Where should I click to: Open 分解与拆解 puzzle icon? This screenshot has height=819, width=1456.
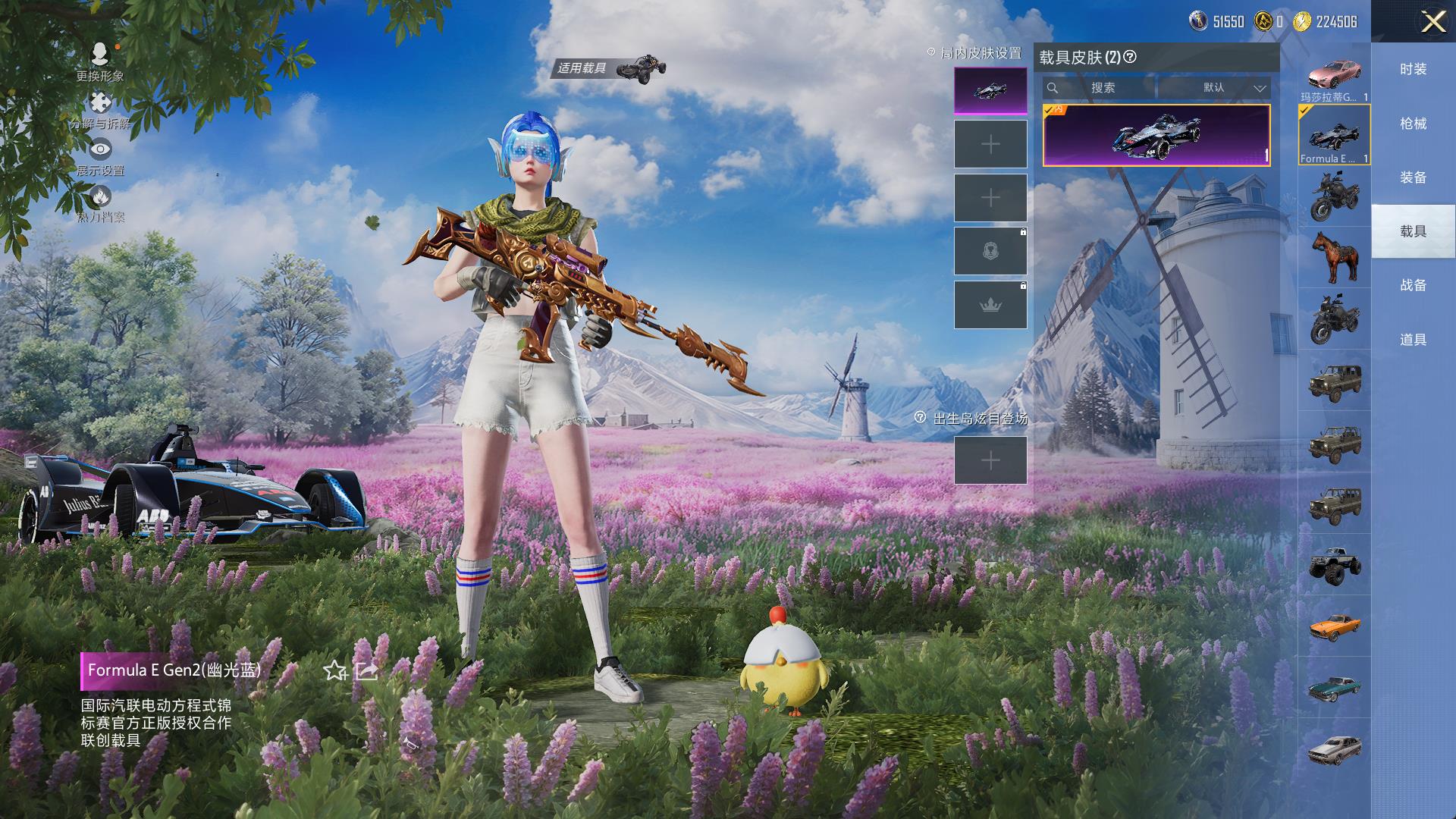[x=99, y=103]
